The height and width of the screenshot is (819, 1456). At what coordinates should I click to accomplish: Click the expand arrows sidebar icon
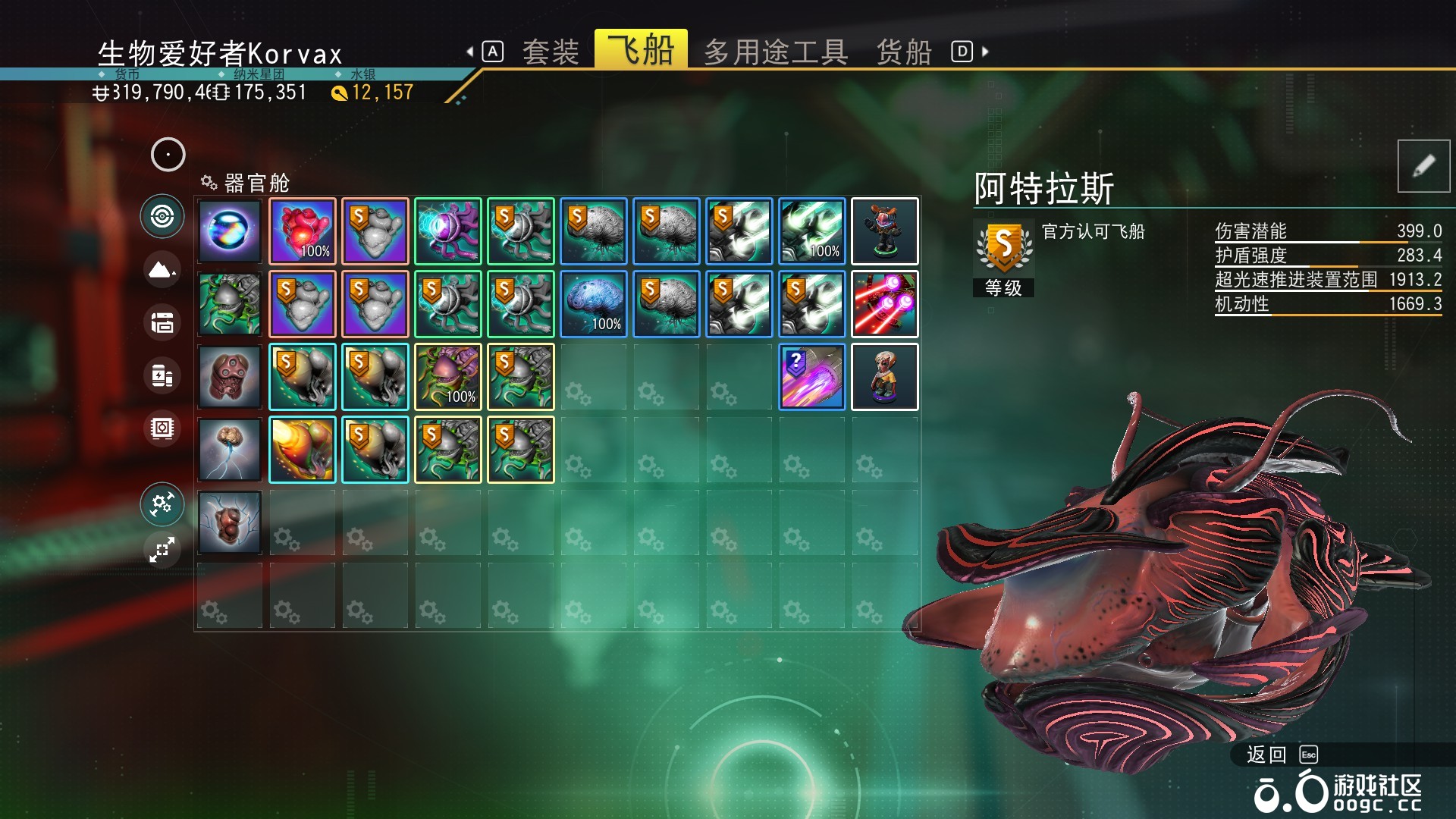tap(162, 551)
